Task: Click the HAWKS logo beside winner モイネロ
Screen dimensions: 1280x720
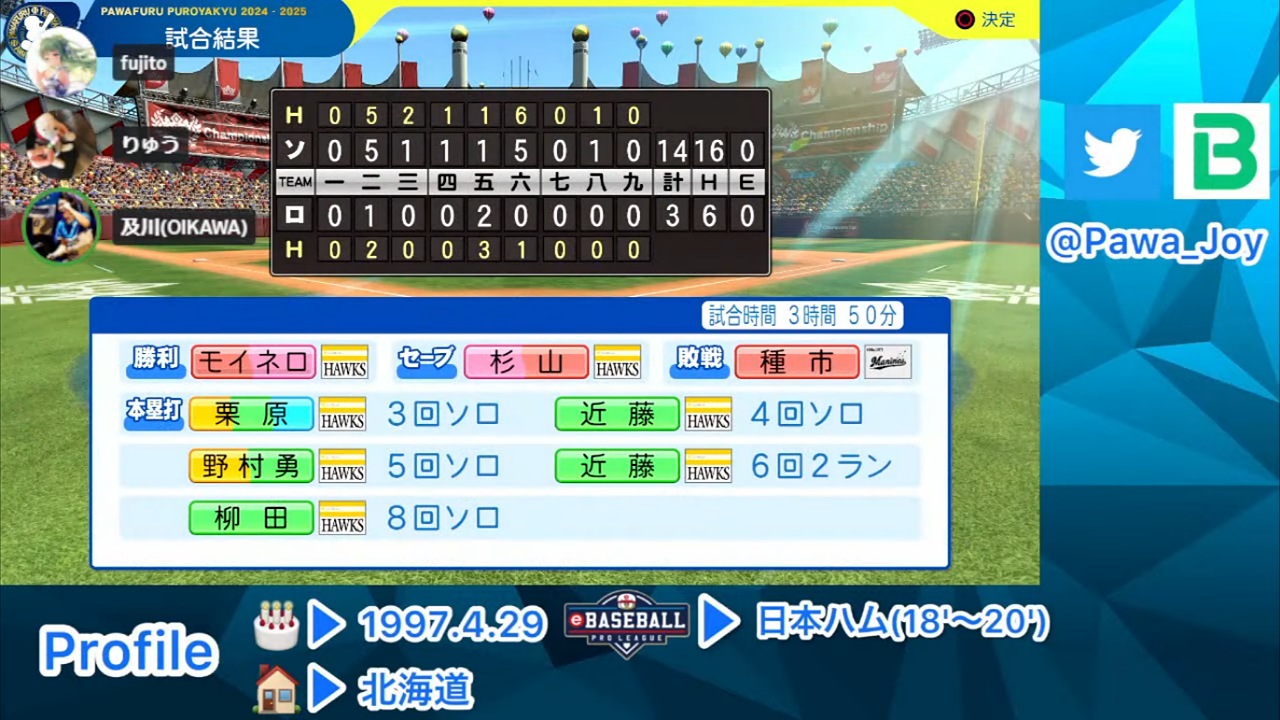Action: click(343, 362)
